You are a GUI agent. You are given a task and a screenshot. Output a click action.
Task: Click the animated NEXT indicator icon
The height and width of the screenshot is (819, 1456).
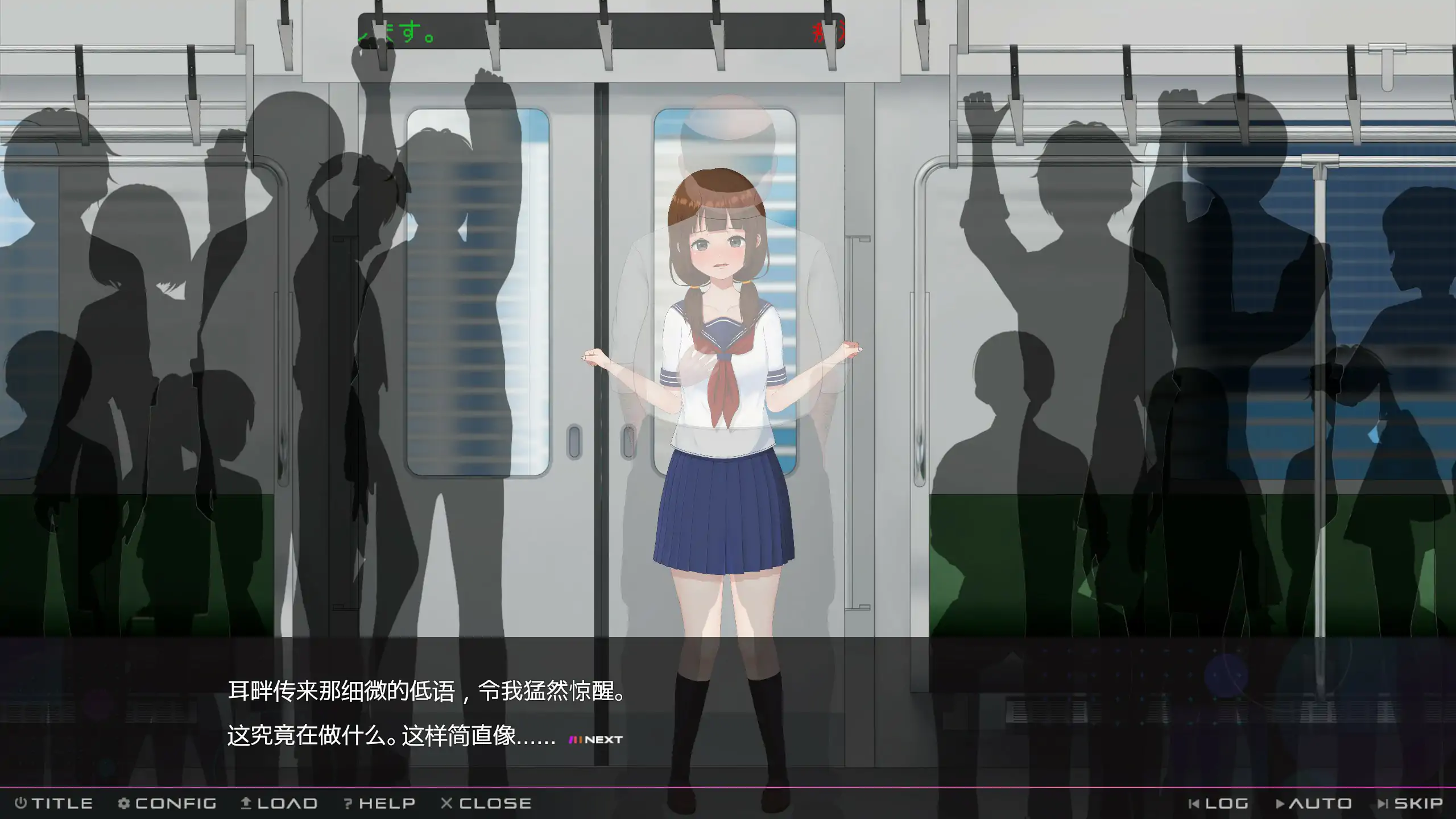click(x=576, y=739)
